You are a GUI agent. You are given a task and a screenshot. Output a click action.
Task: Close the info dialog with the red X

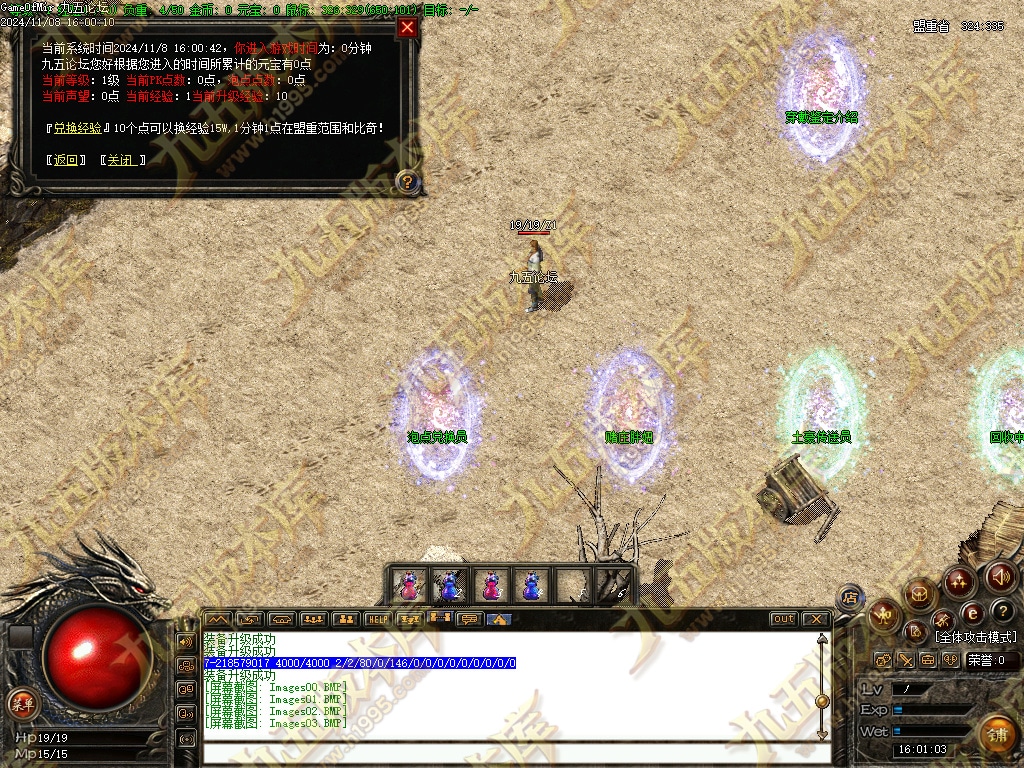click(407, 27)
